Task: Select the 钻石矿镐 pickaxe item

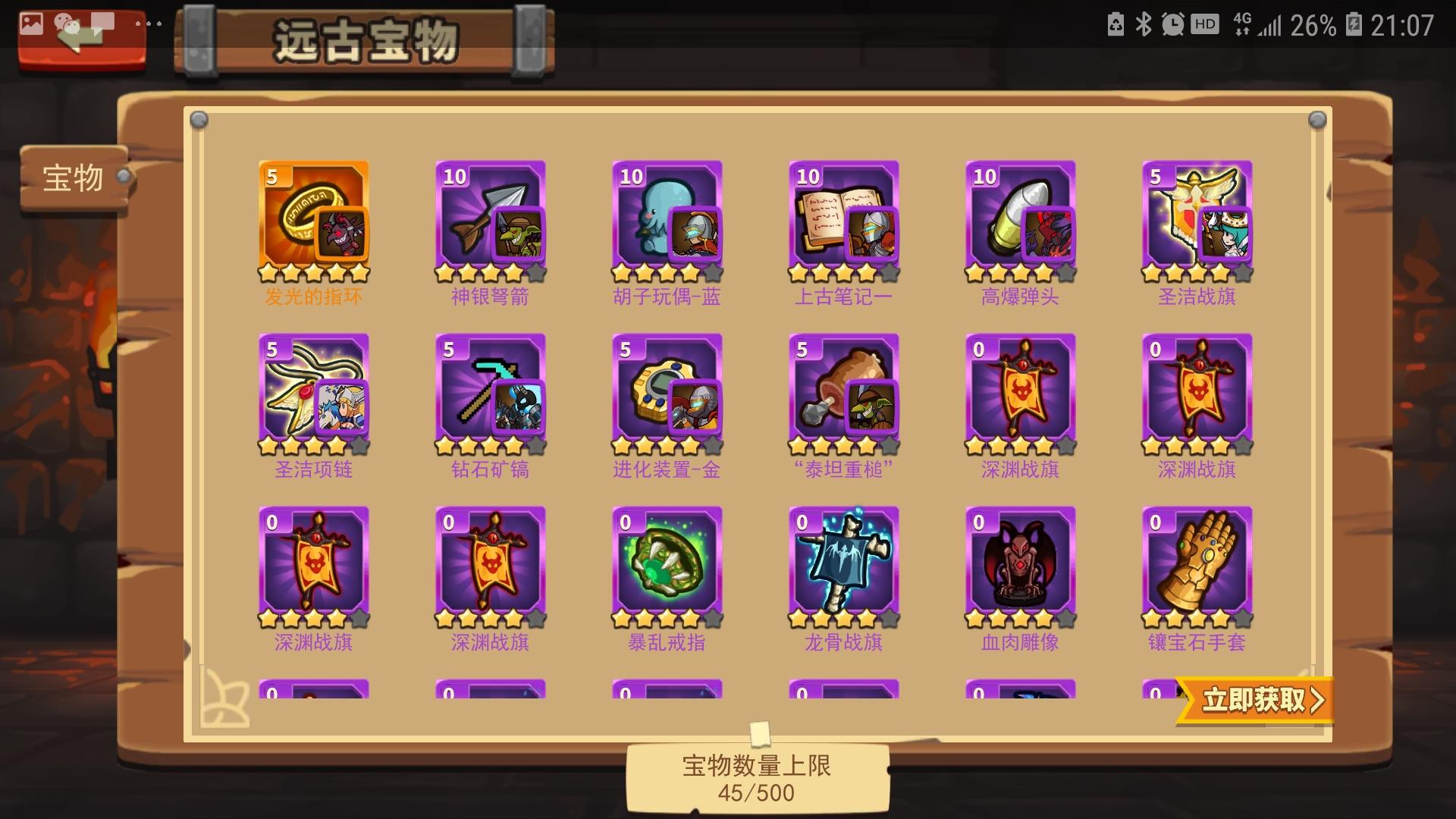Action: (x=490, y=391)
